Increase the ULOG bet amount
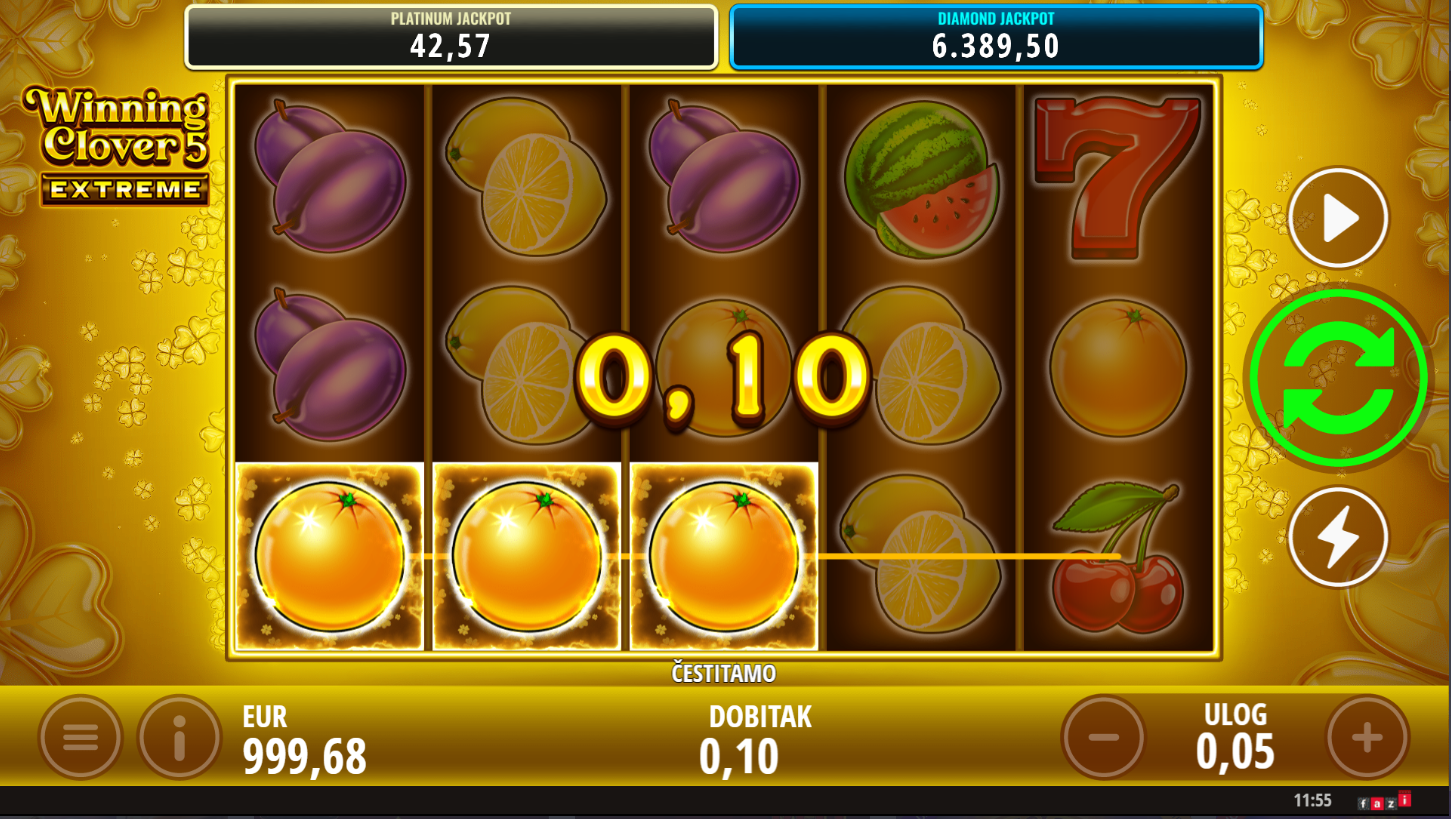Image resolution: width=1451 pixels, height=819 pixels. (1367, 738)
